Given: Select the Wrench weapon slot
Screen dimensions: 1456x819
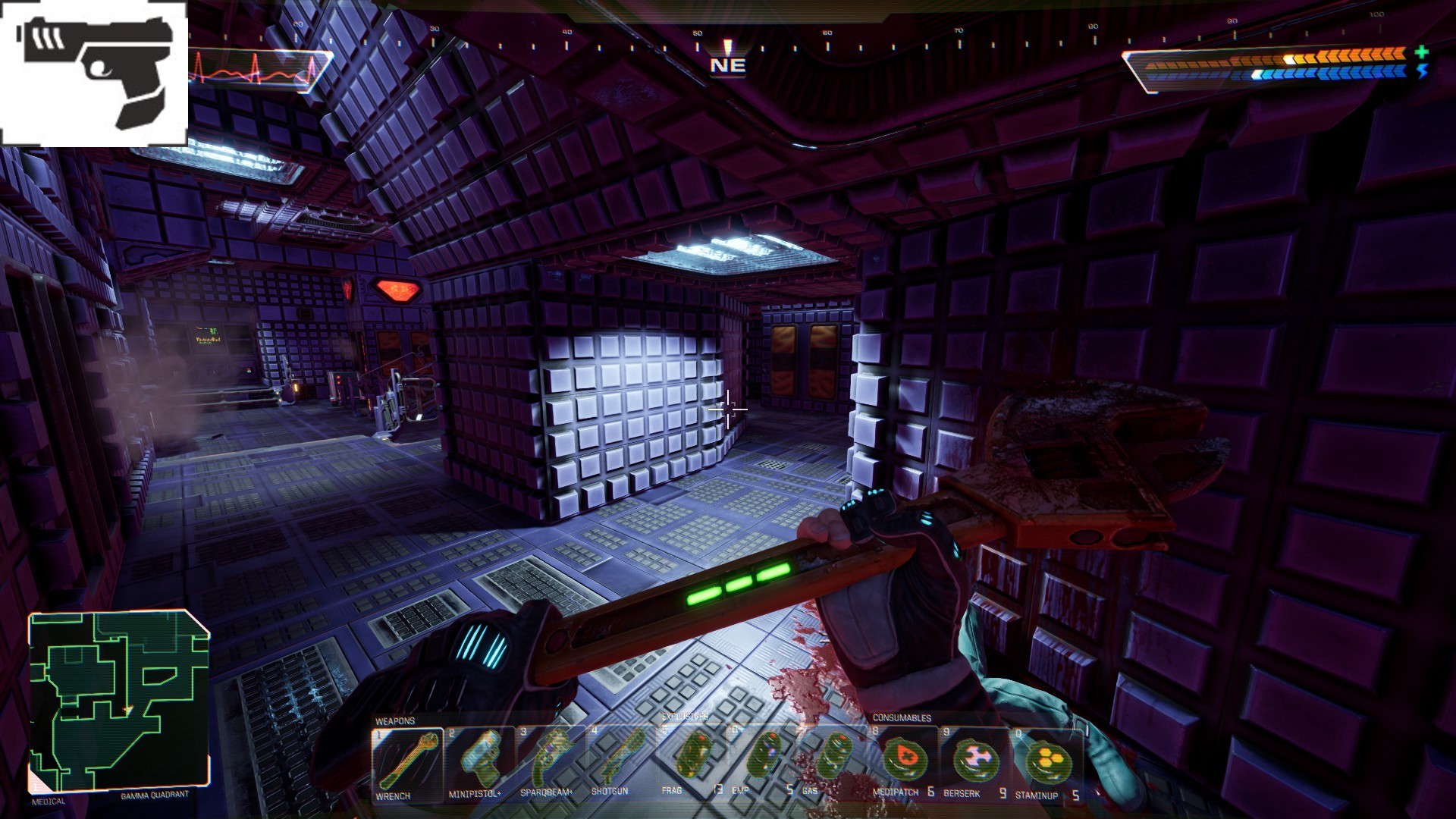Looking at the screenshot, I should coord(407,762).
